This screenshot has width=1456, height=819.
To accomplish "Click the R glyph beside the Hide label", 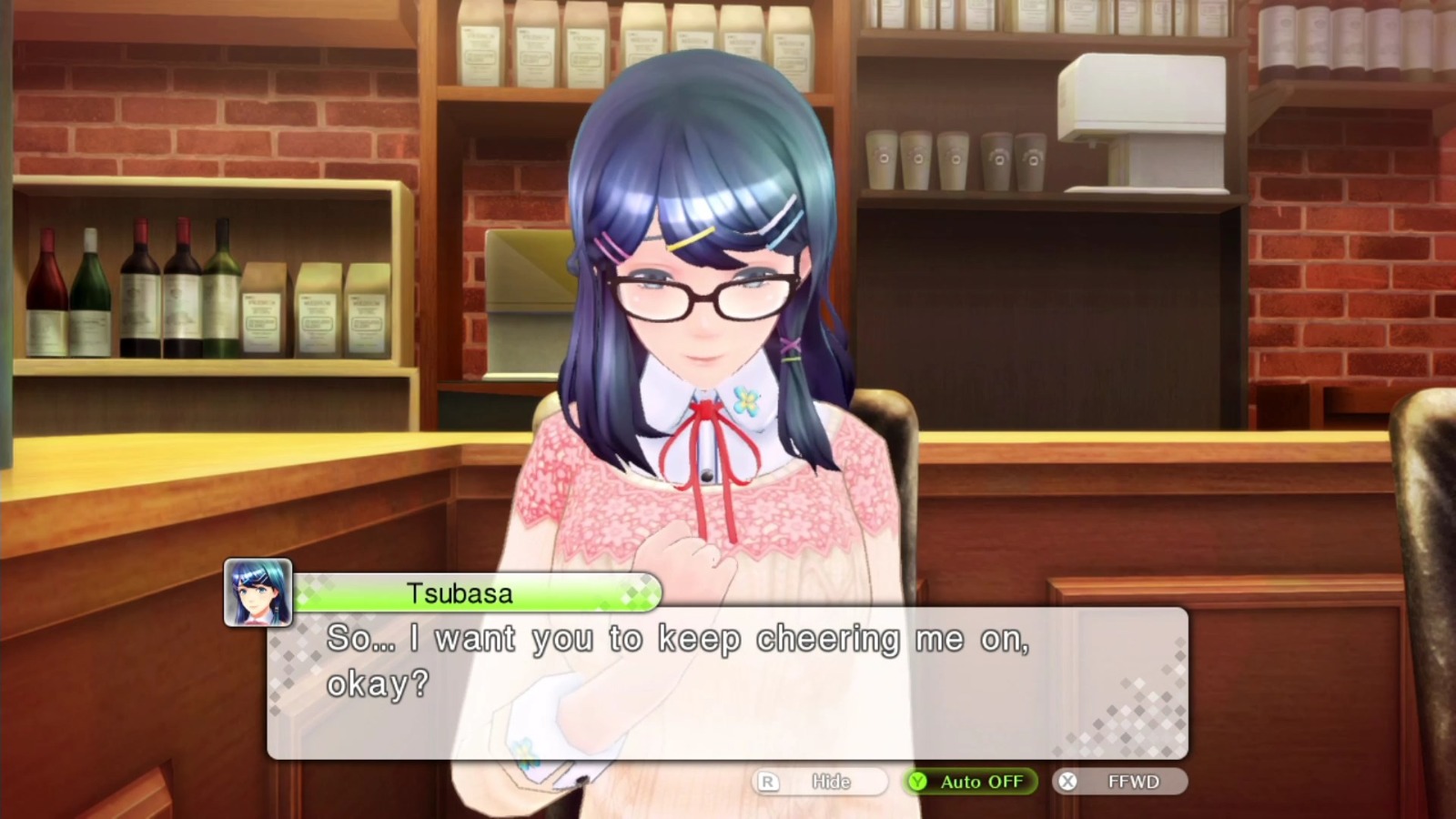I will (x=767, y=781).
